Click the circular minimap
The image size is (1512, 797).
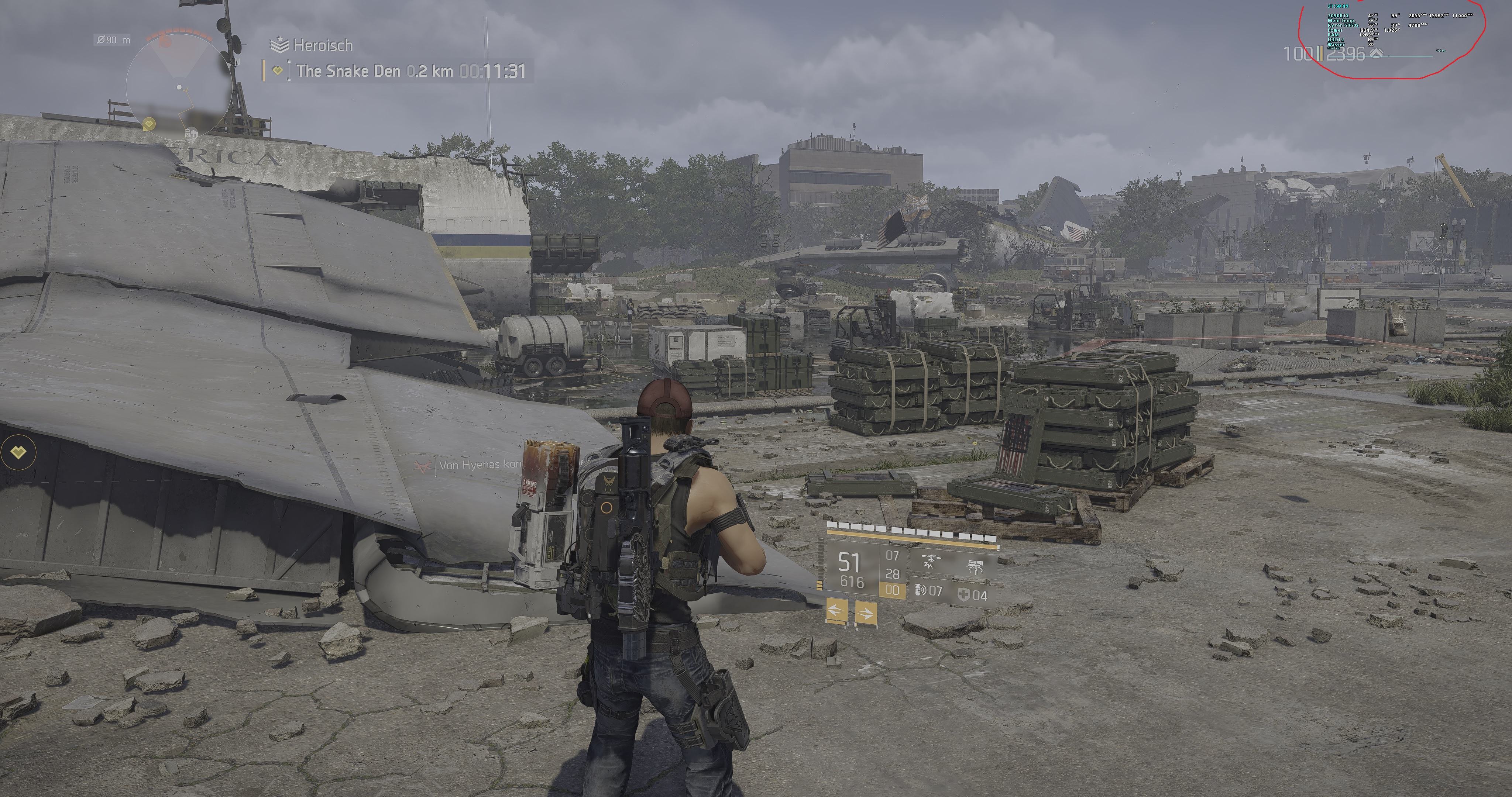click(179, 87)
